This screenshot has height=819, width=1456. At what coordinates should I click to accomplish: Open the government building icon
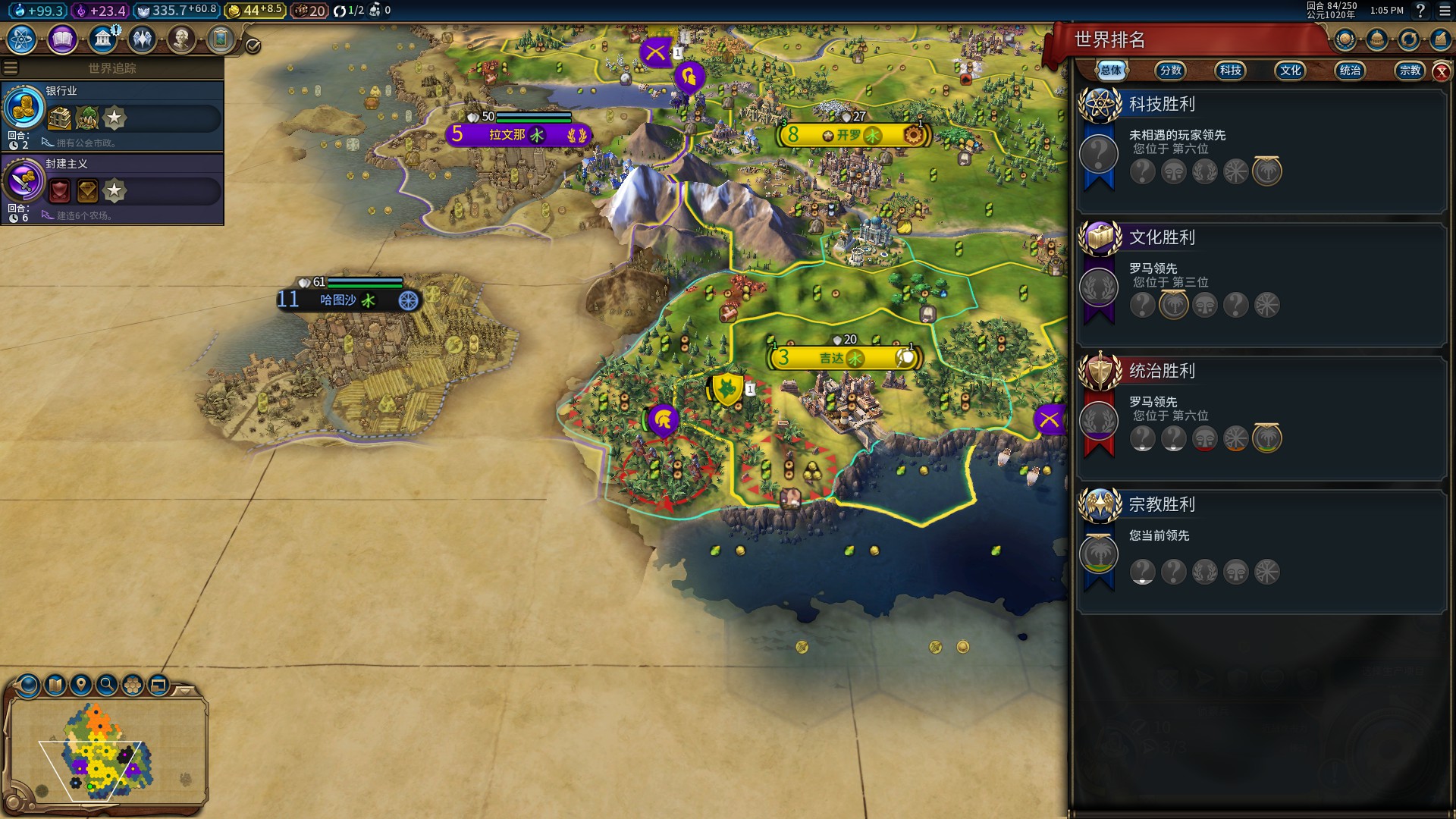tap(102, 39)
